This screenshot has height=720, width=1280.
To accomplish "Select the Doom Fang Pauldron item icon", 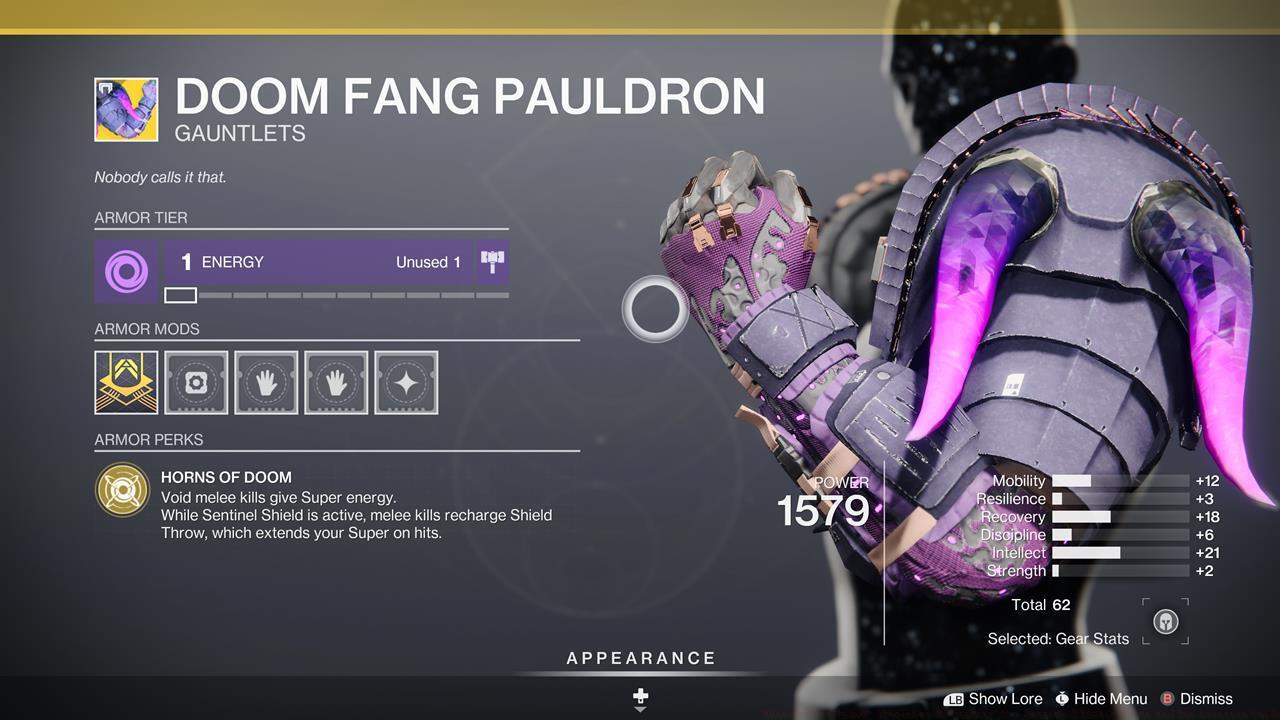I will (126, 109).
